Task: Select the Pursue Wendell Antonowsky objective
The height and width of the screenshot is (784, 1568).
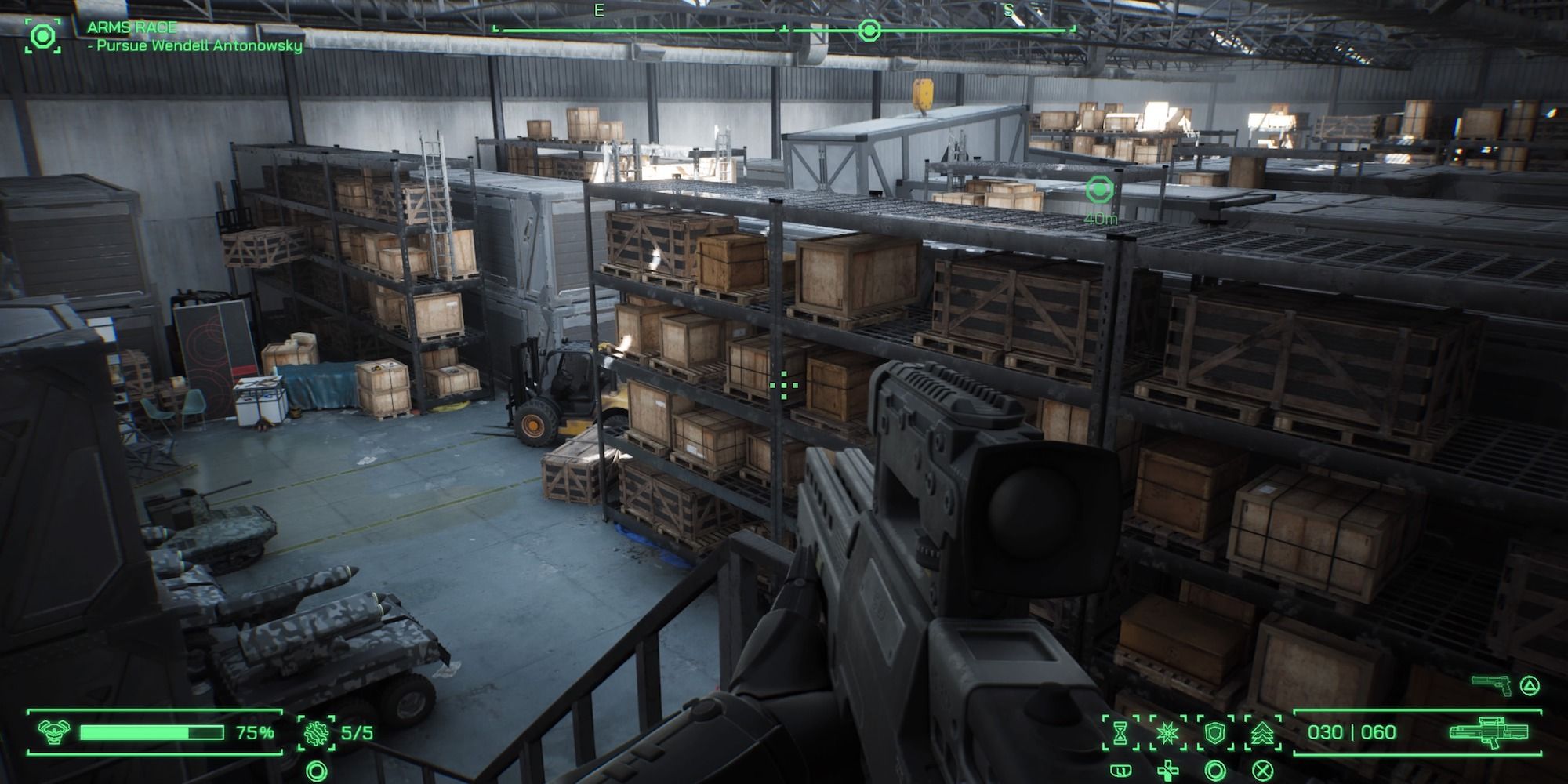Action: [x=196, y=45]
